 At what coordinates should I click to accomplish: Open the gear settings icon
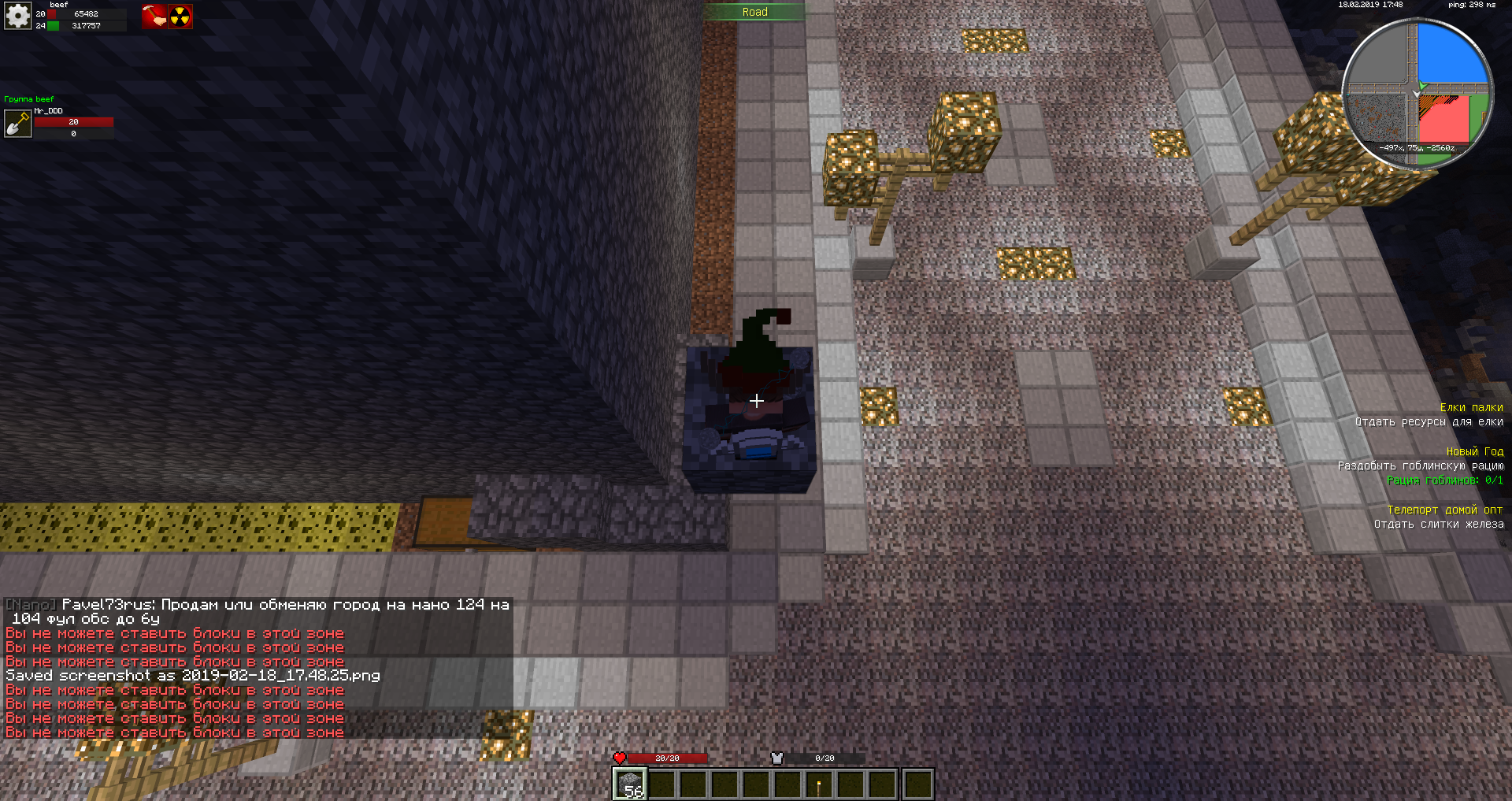(x=17, y=16)
